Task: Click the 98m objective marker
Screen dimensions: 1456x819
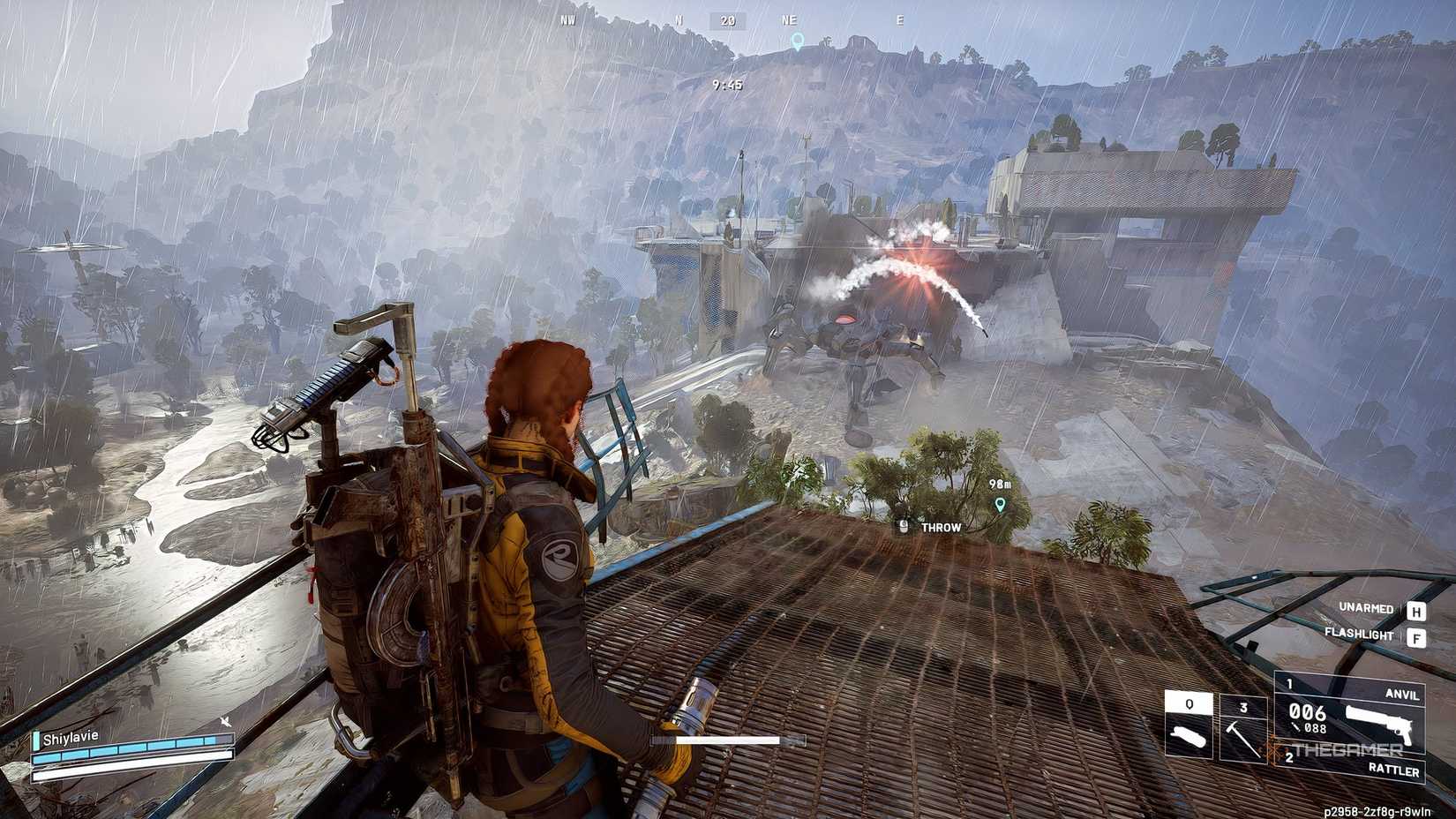Action: (x=1000, y=499)
